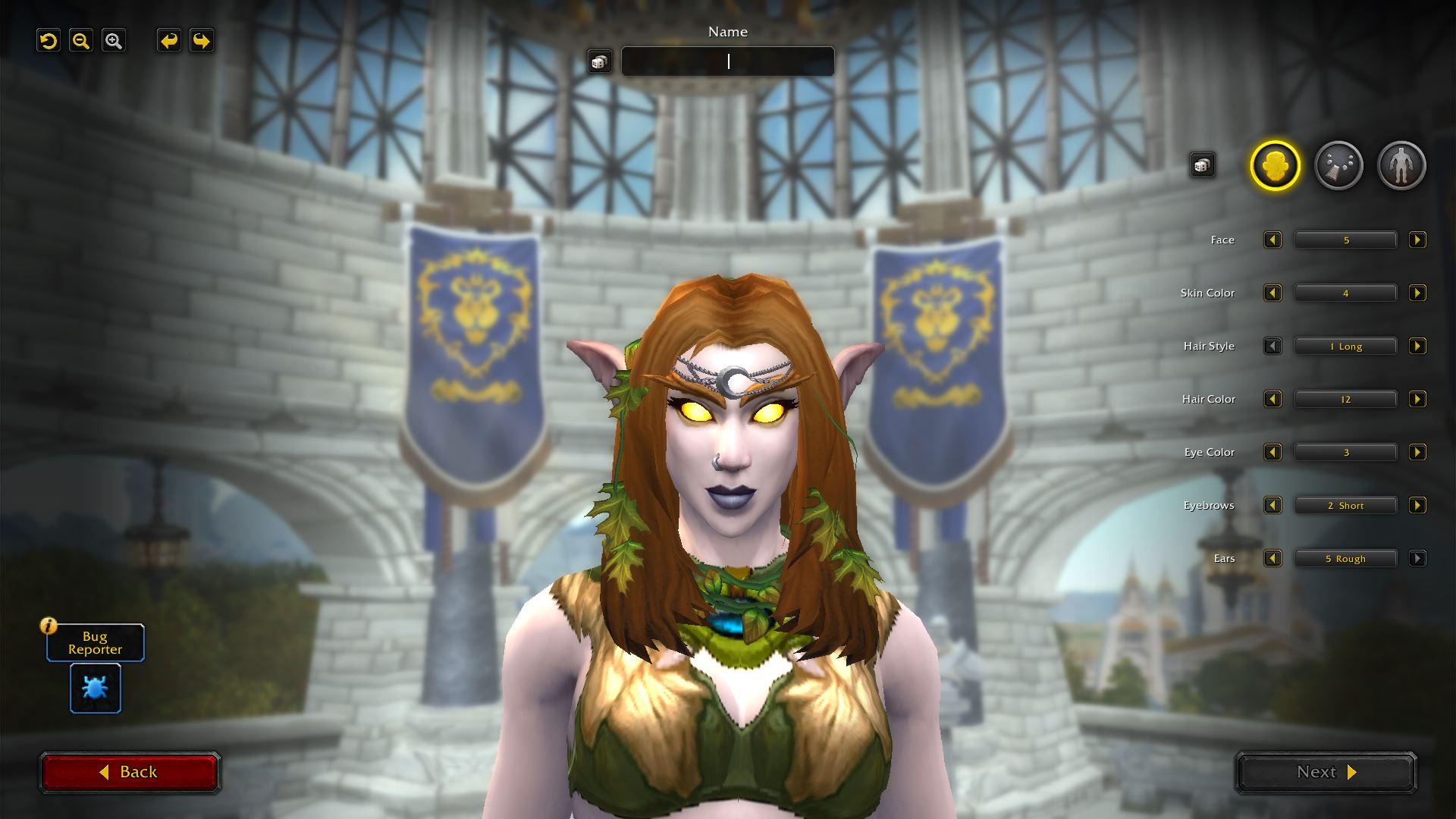Open the Hair Style dropdown
The width and height of the screenshot is (1456, 819).
coord(1345,347)
